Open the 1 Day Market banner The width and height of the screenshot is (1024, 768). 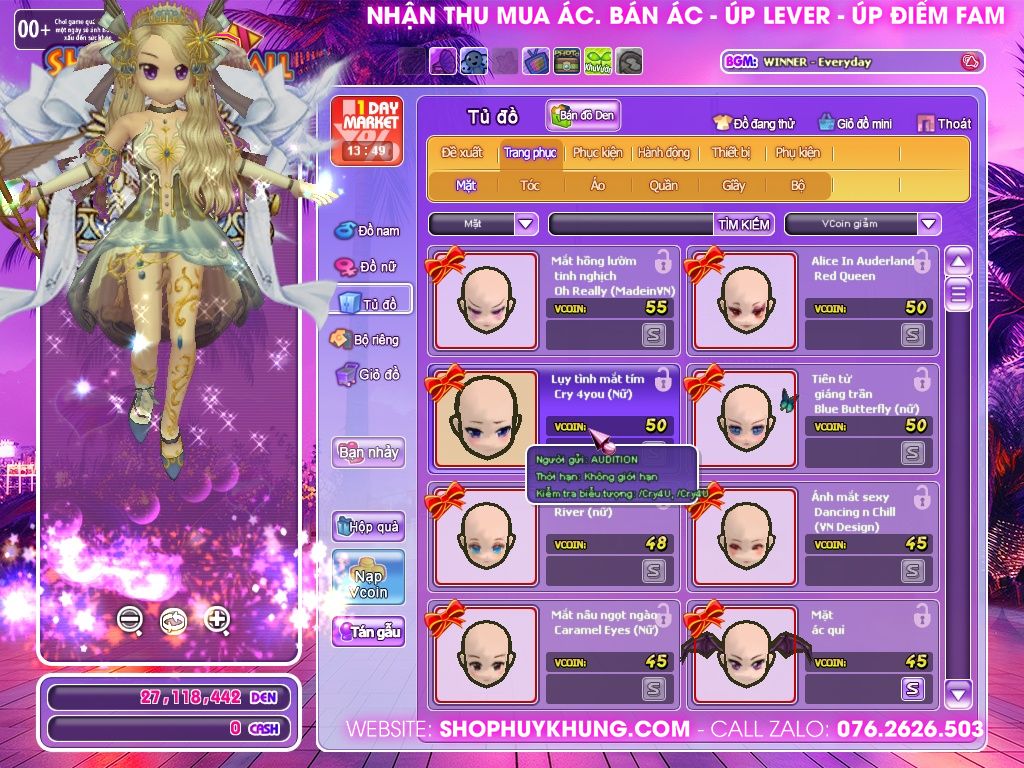point(368,130)
